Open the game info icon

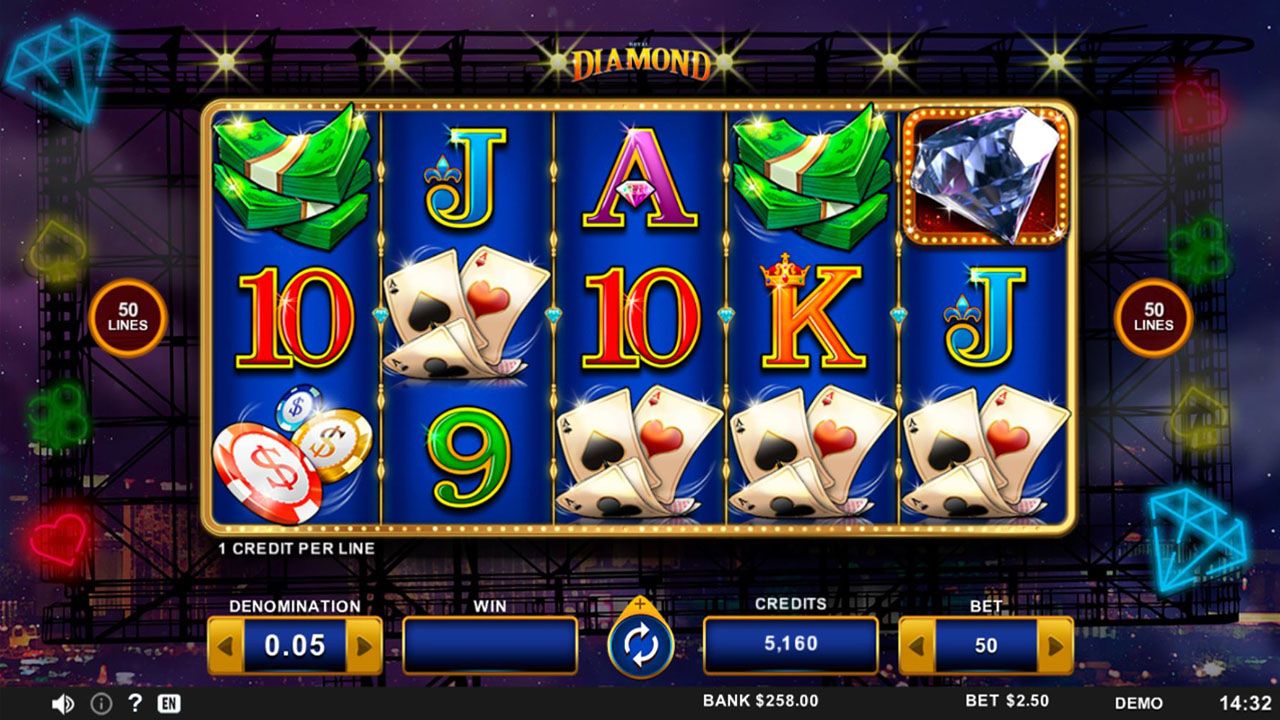(101, 703)
